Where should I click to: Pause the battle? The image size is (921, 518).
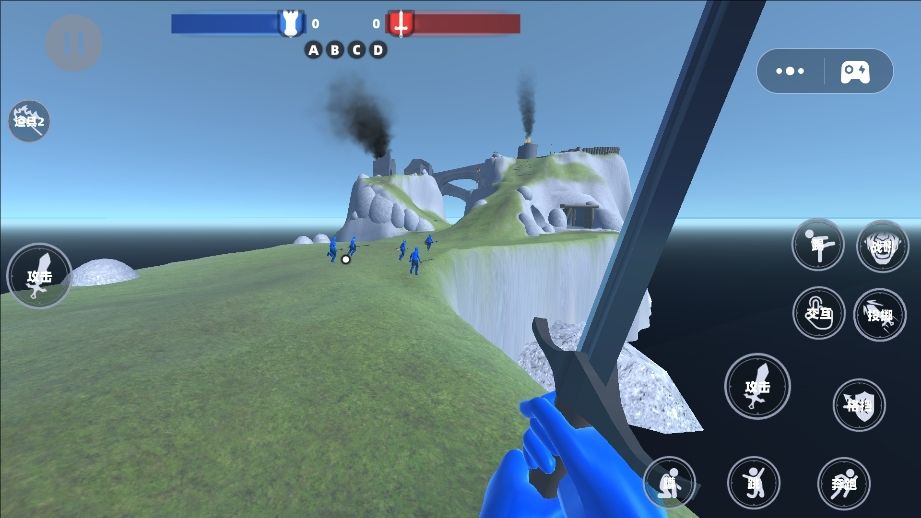tap(73, 43)
